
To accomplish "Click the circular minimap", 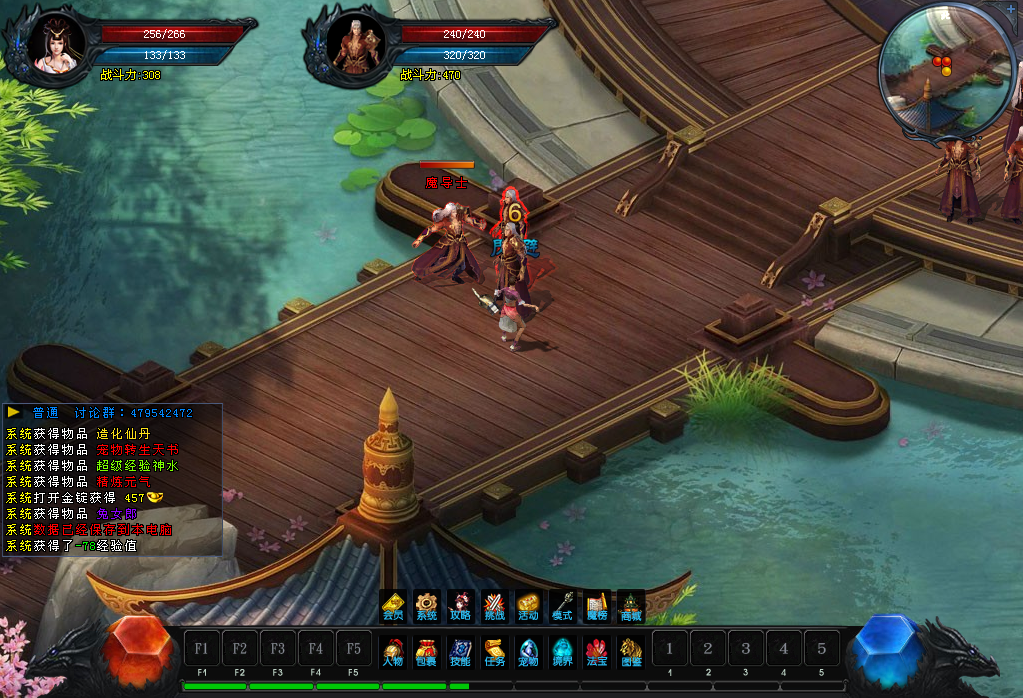I will (940, 70).
